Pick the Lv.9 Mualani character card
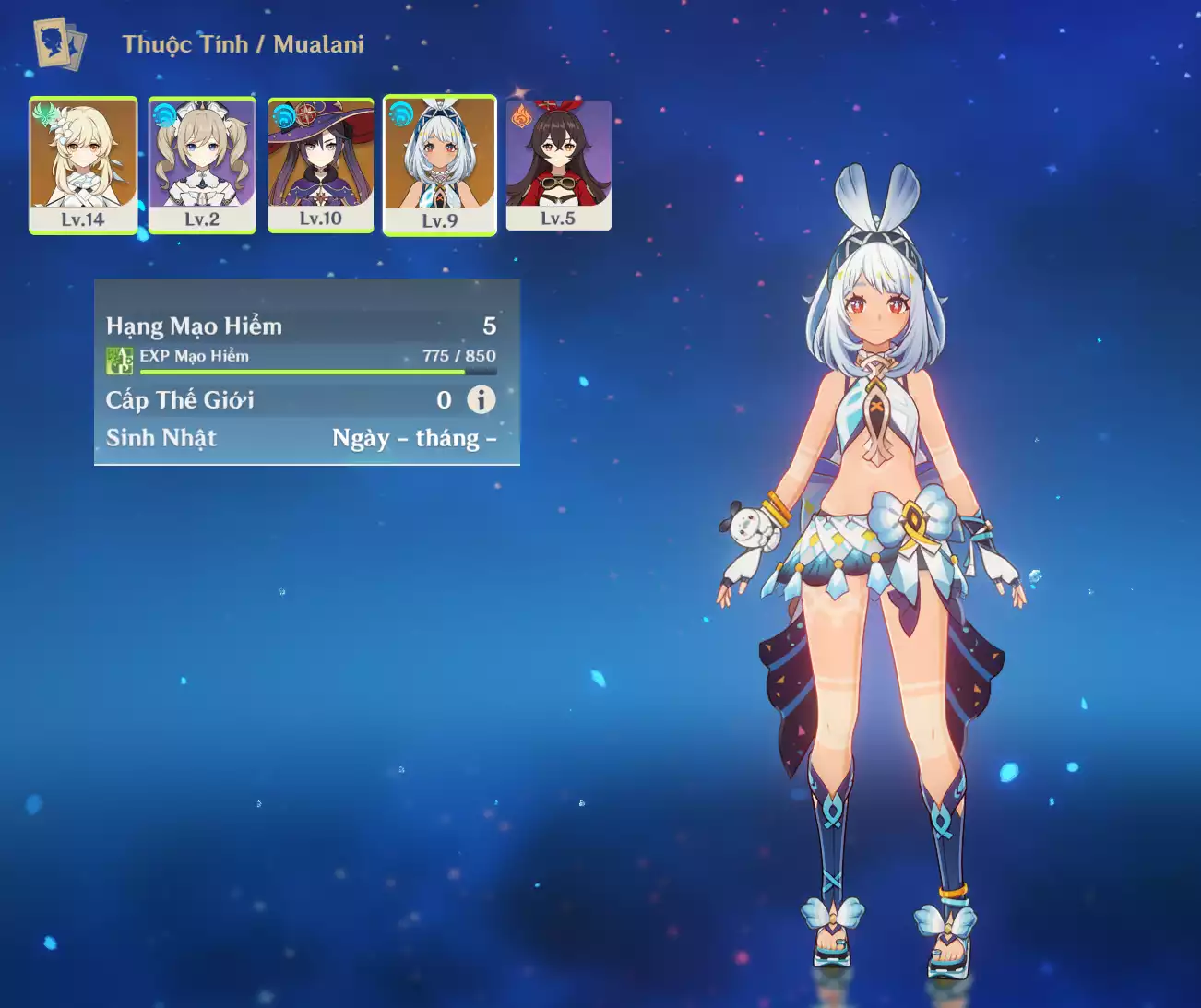Image resolution: width=1201 pixels, height=1008 pixels. click(x=440, y=164)
